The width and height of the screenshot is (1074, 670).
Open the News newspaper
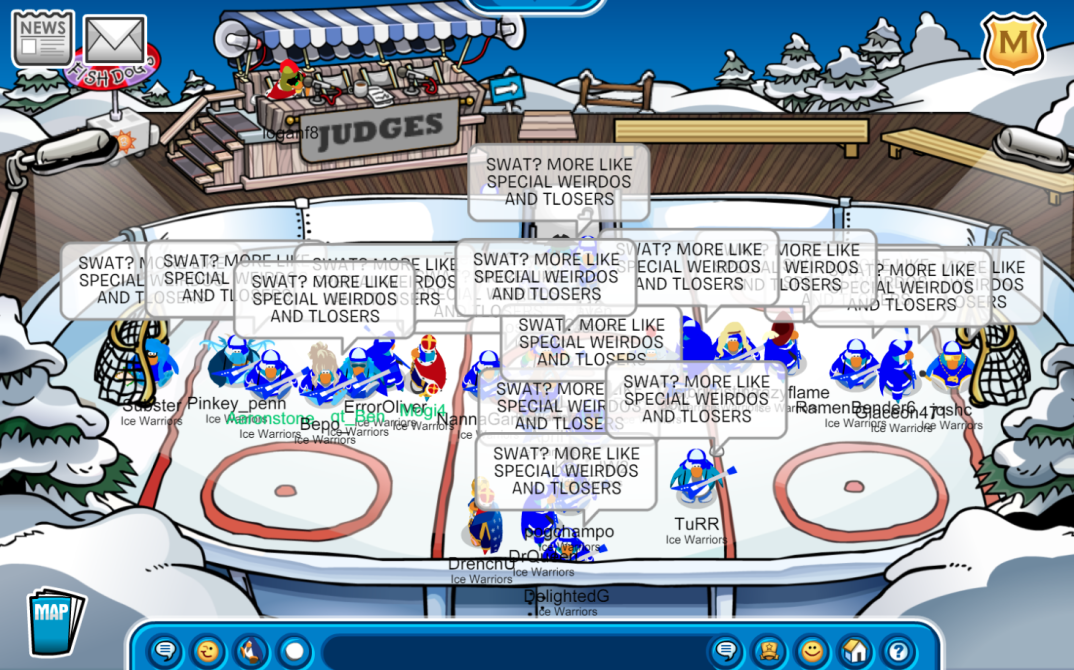42,38
